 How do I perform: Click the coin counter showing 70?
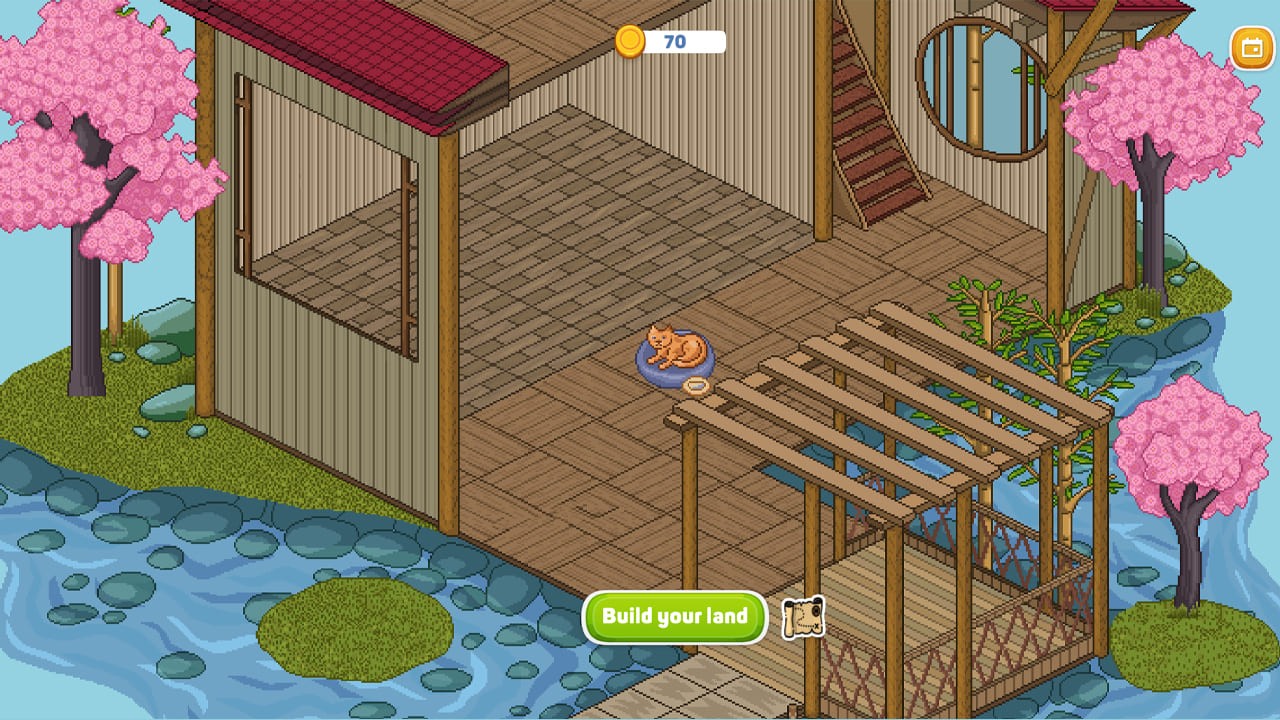click(673, 43)
